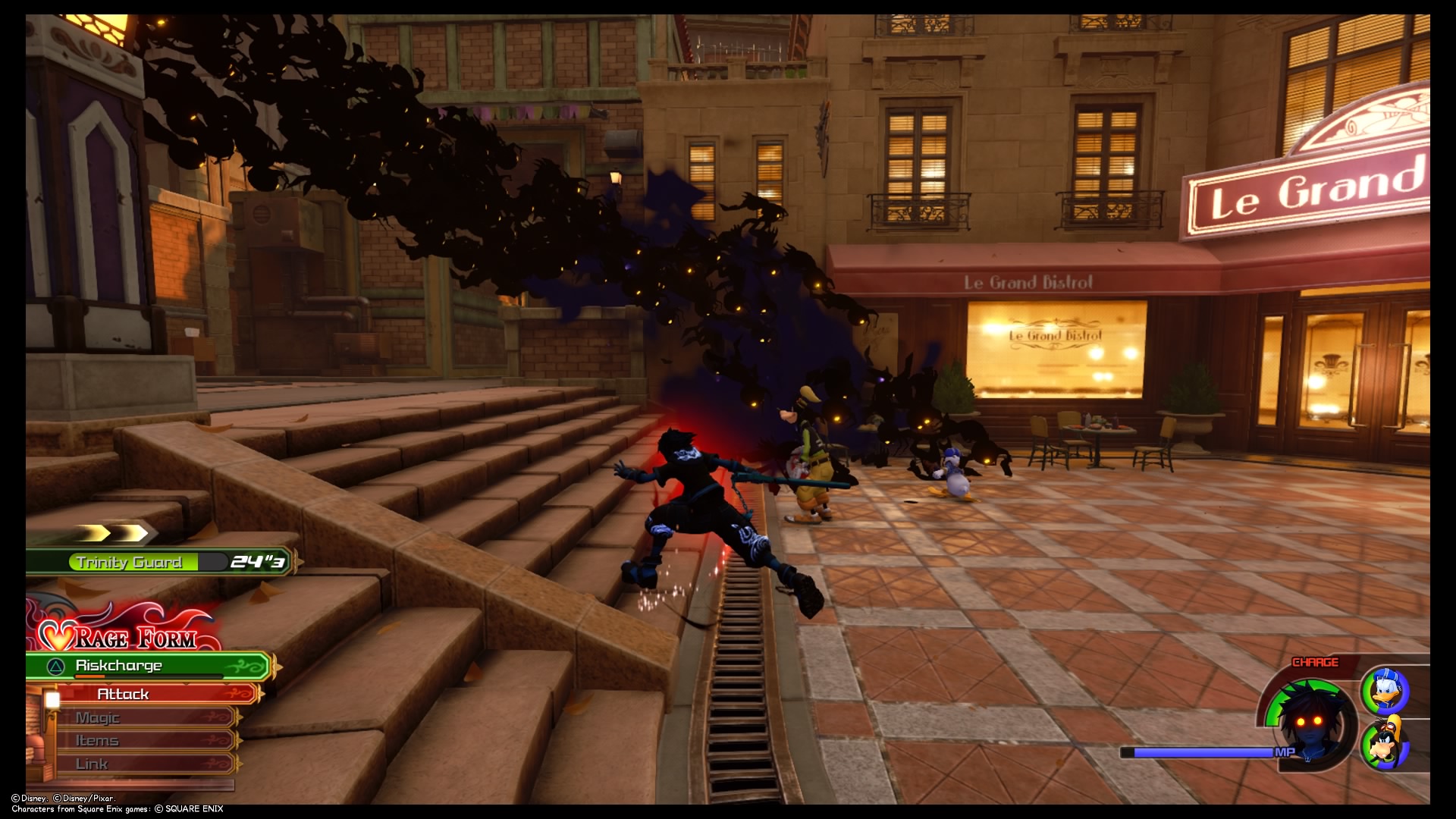The height and width of the screenshot is (819, 1456).
Task: Click the heart icon beside Rage Form
Action: pos(55,635)
